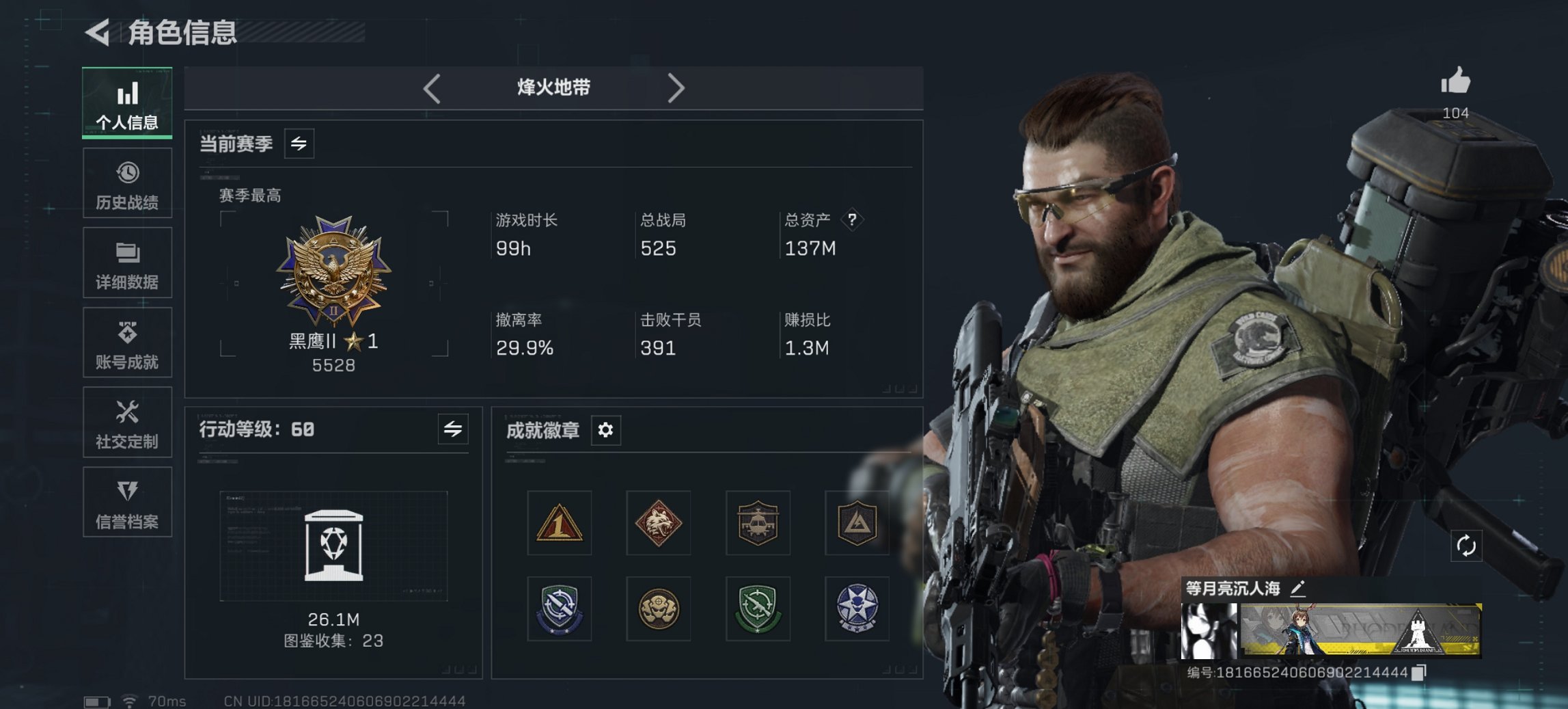Open the 社交定制 customization icon
The width and height of the screenshot is (1568, 709).
[127, 412]
